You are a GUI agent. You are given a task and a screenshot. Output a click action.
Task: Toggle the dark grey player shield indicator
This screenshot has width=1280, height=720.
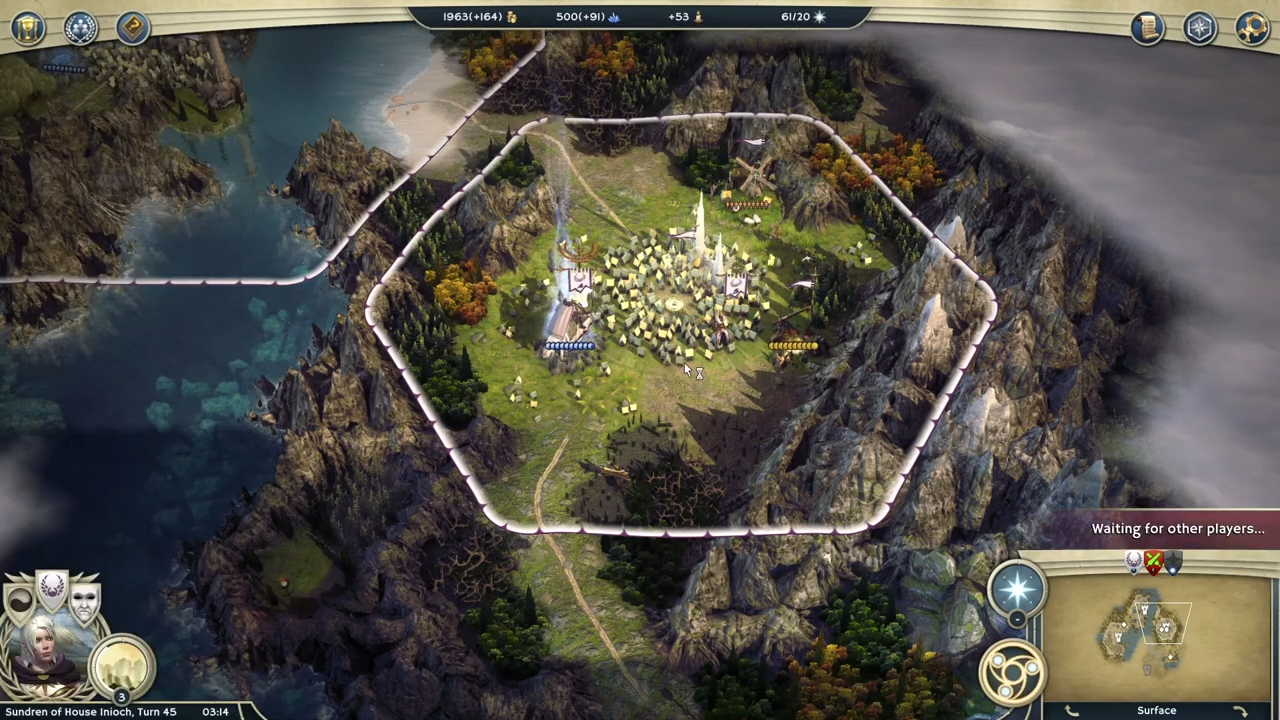tap(1172, 562)
